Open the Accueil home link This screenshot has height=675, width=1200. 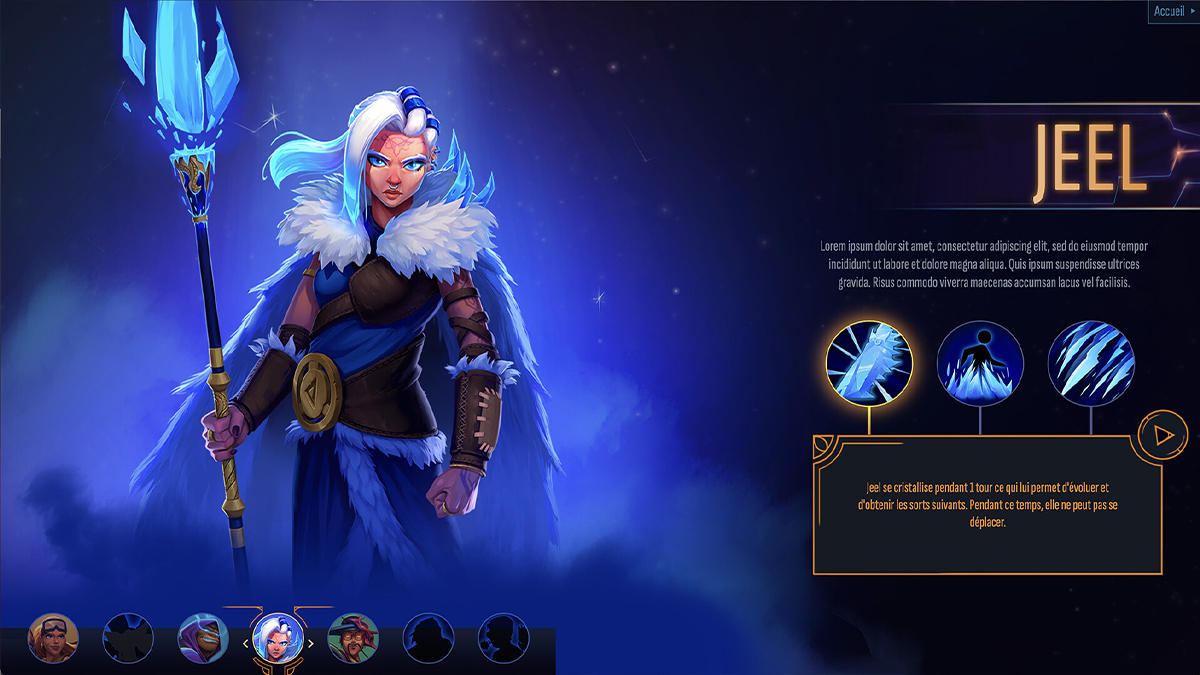tap(1172, 11)
